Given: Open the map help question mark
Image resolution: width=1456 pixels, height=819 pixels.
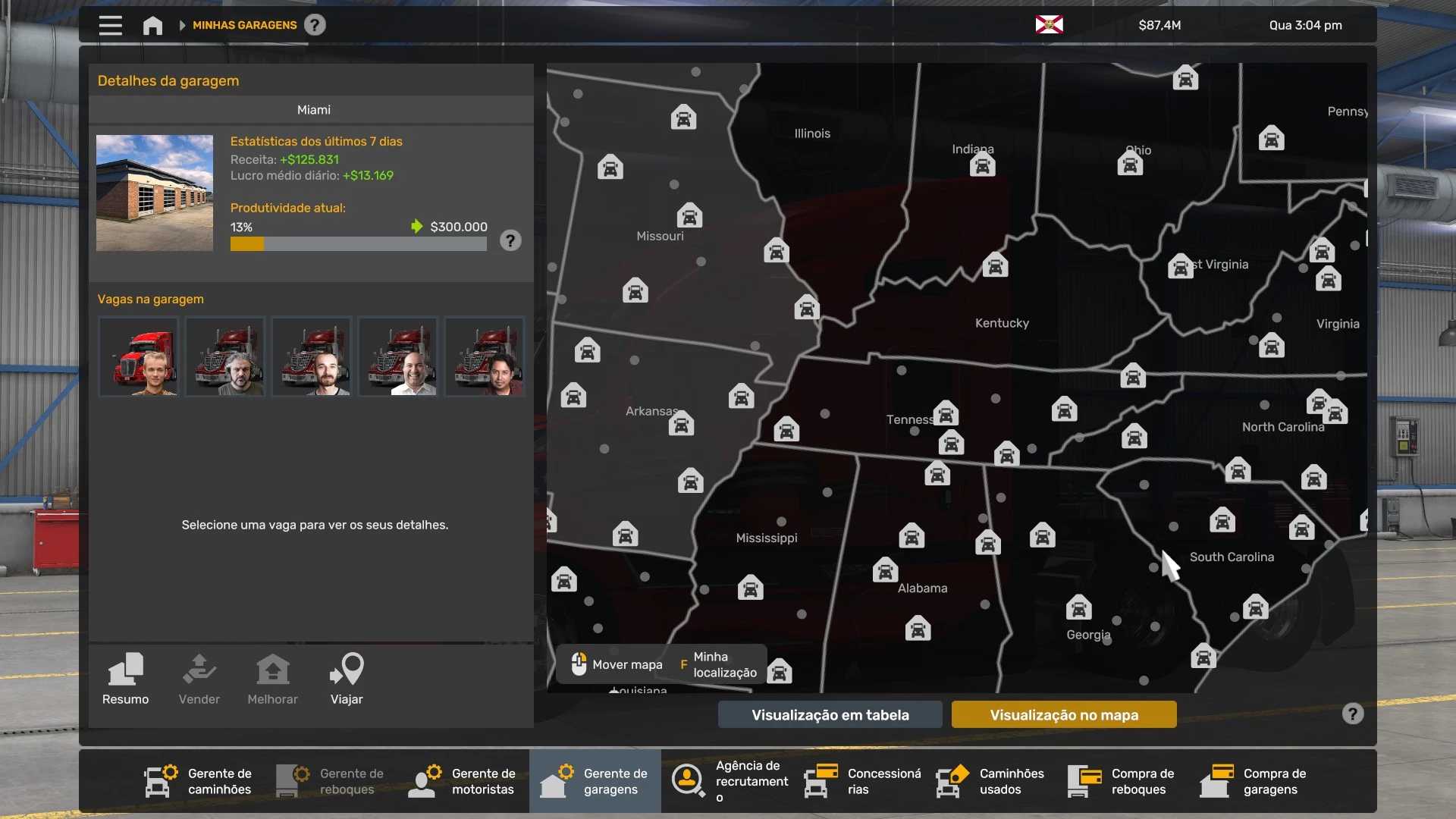Looking at the screenshot, I should tap(1352, 714).
